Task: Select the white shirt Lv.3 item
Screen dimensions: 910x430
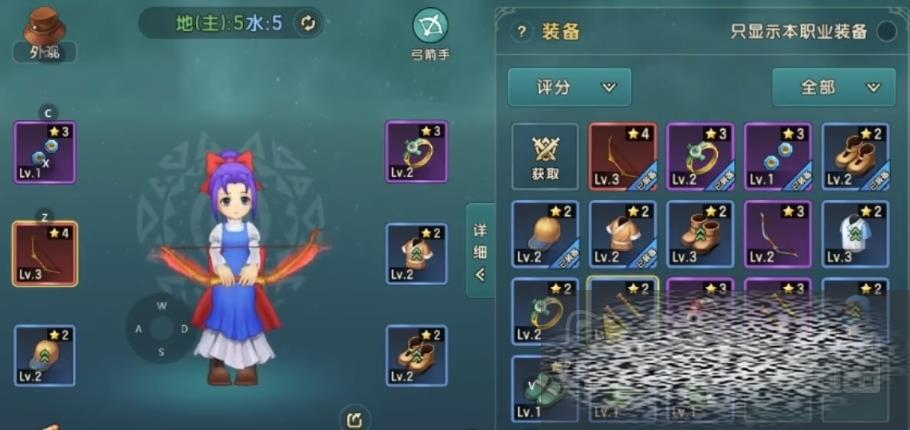Action: 855,234
